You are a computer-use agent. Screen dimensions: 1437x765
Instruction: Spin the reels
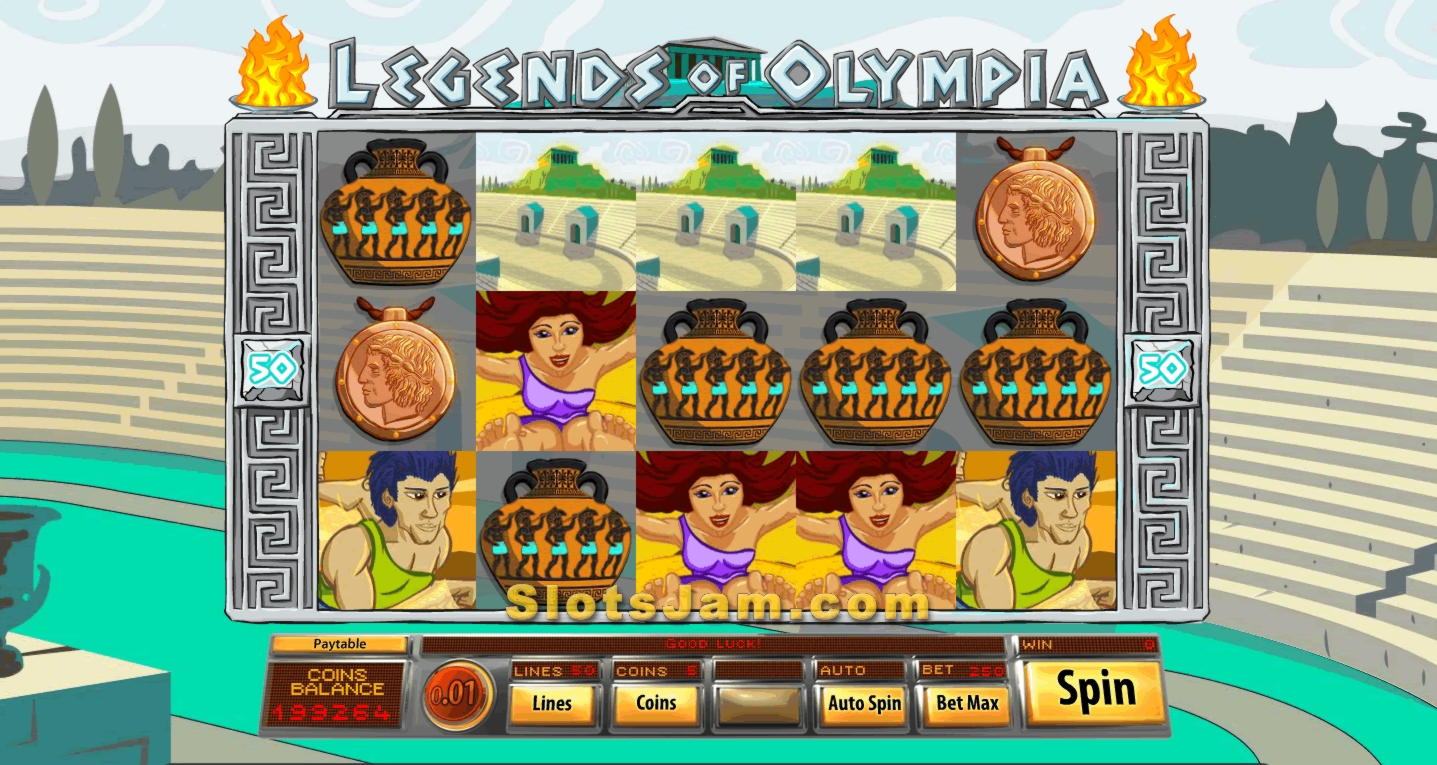pos(1095,691)
